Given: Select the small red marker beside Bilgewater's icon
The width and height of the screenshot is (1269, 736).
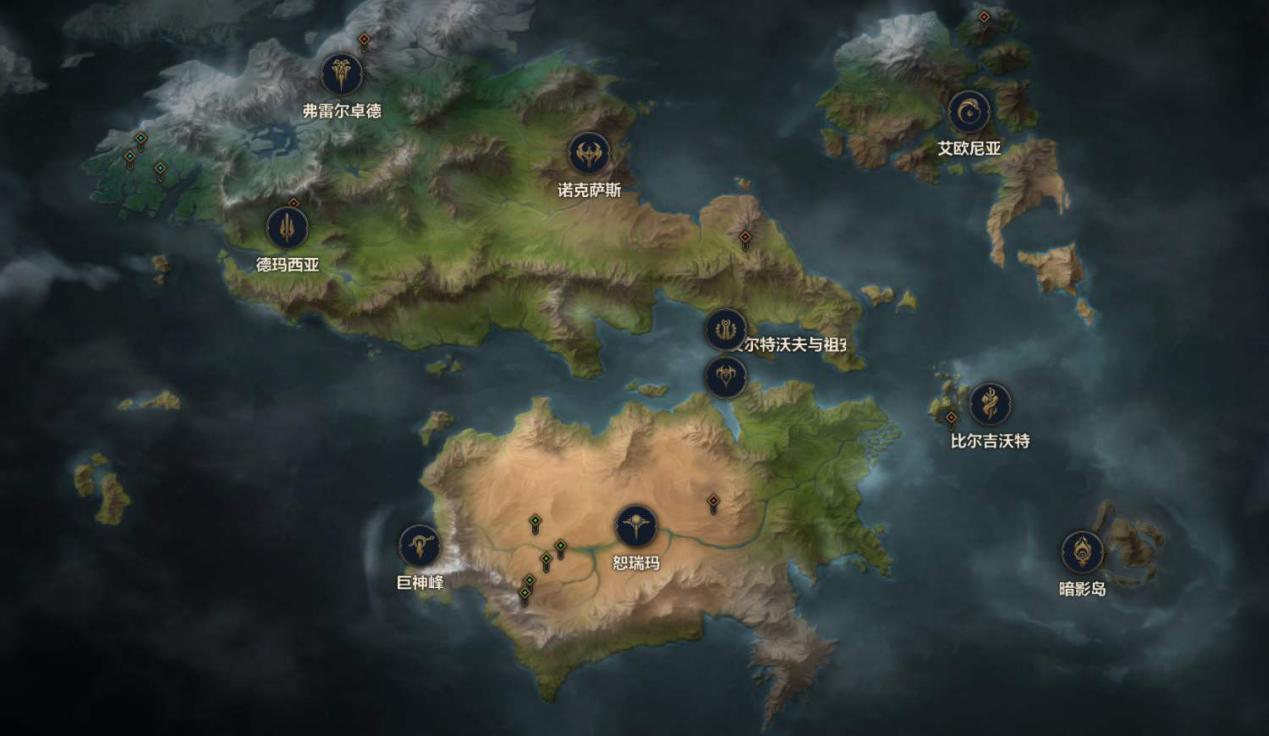Looking at the screenshot, I should [951, 417].
